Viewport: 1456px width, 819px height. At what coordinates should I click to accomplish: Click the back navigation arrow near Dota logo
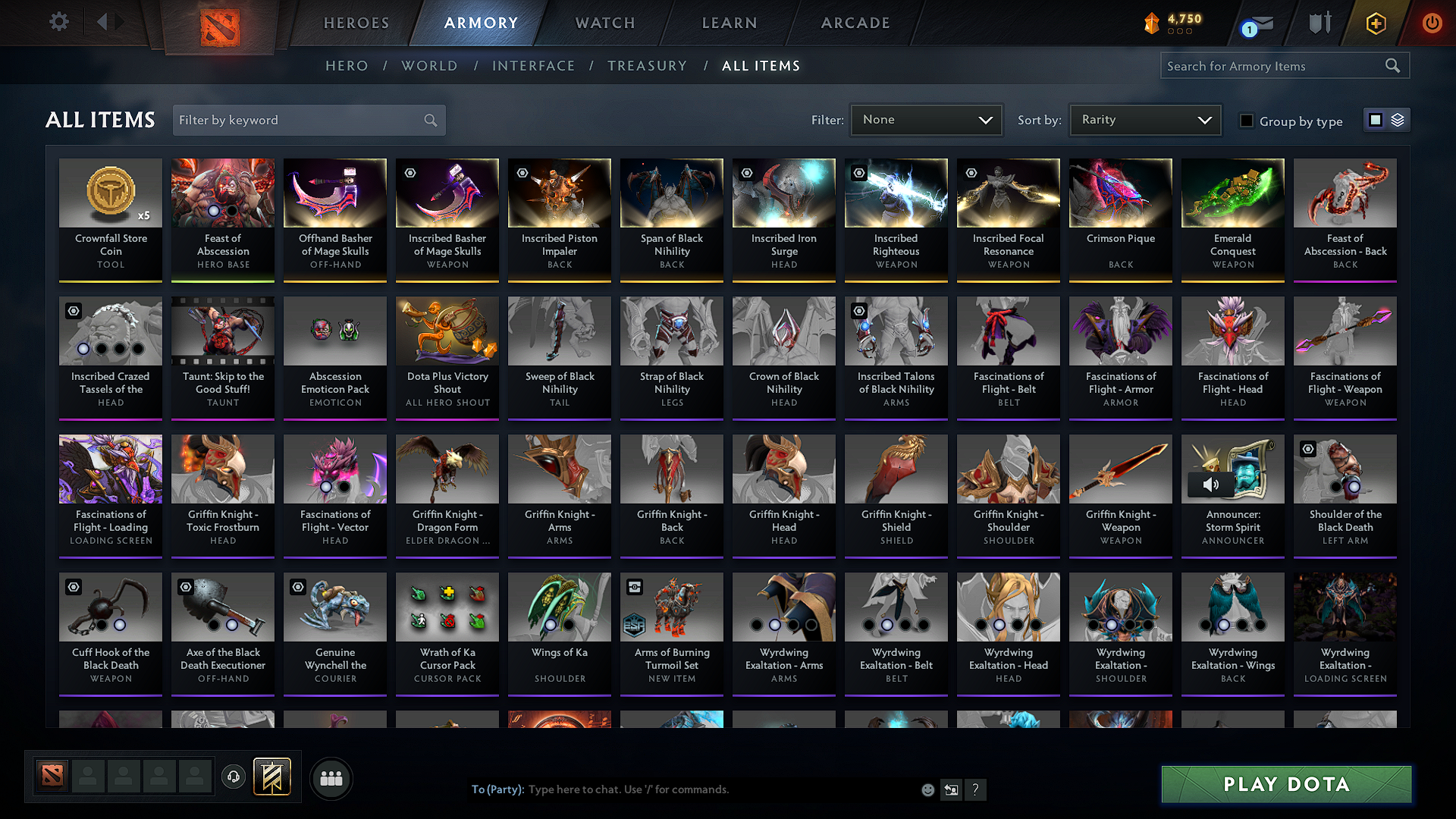pos(104,21)
